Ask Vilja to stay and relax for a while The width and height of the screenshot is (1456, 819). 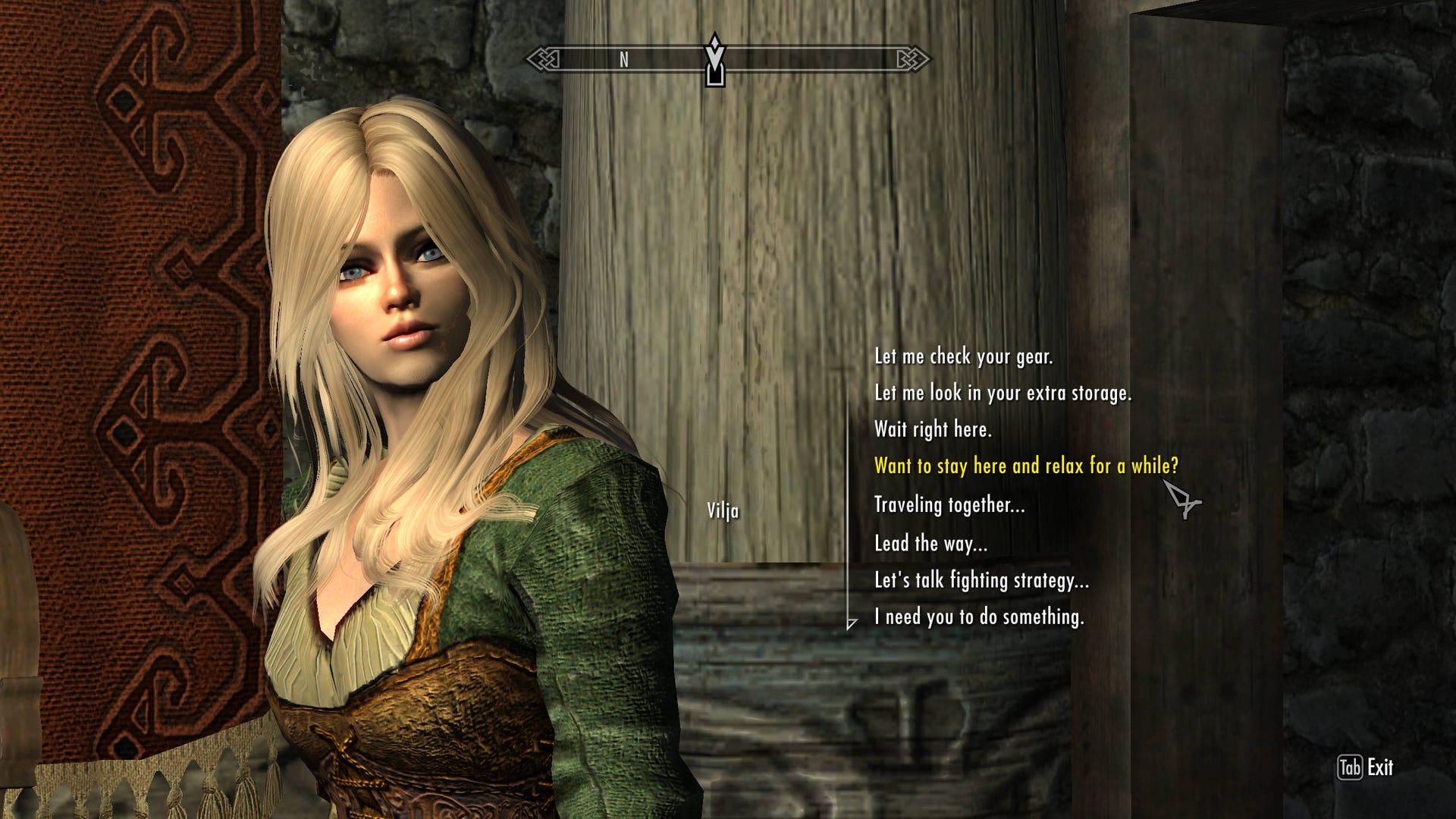click(x=1026, y=466)
